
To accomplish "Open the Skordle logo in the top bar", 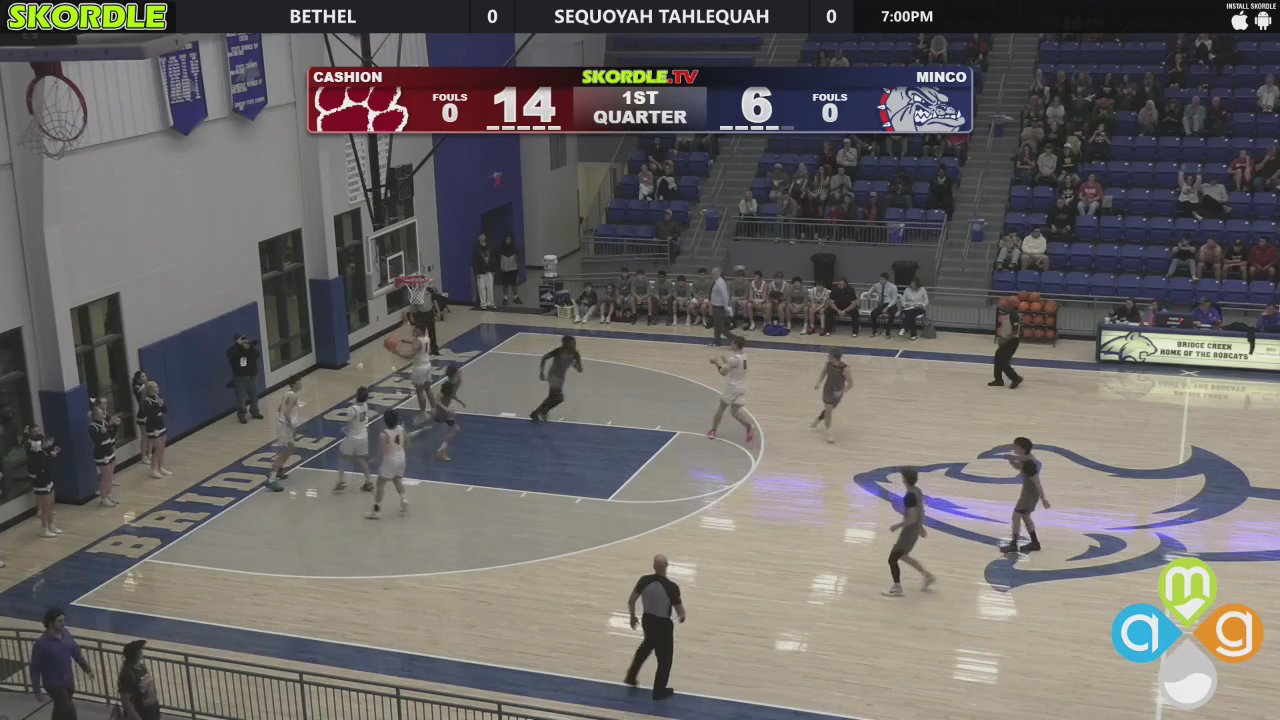I will coord(87,16).
